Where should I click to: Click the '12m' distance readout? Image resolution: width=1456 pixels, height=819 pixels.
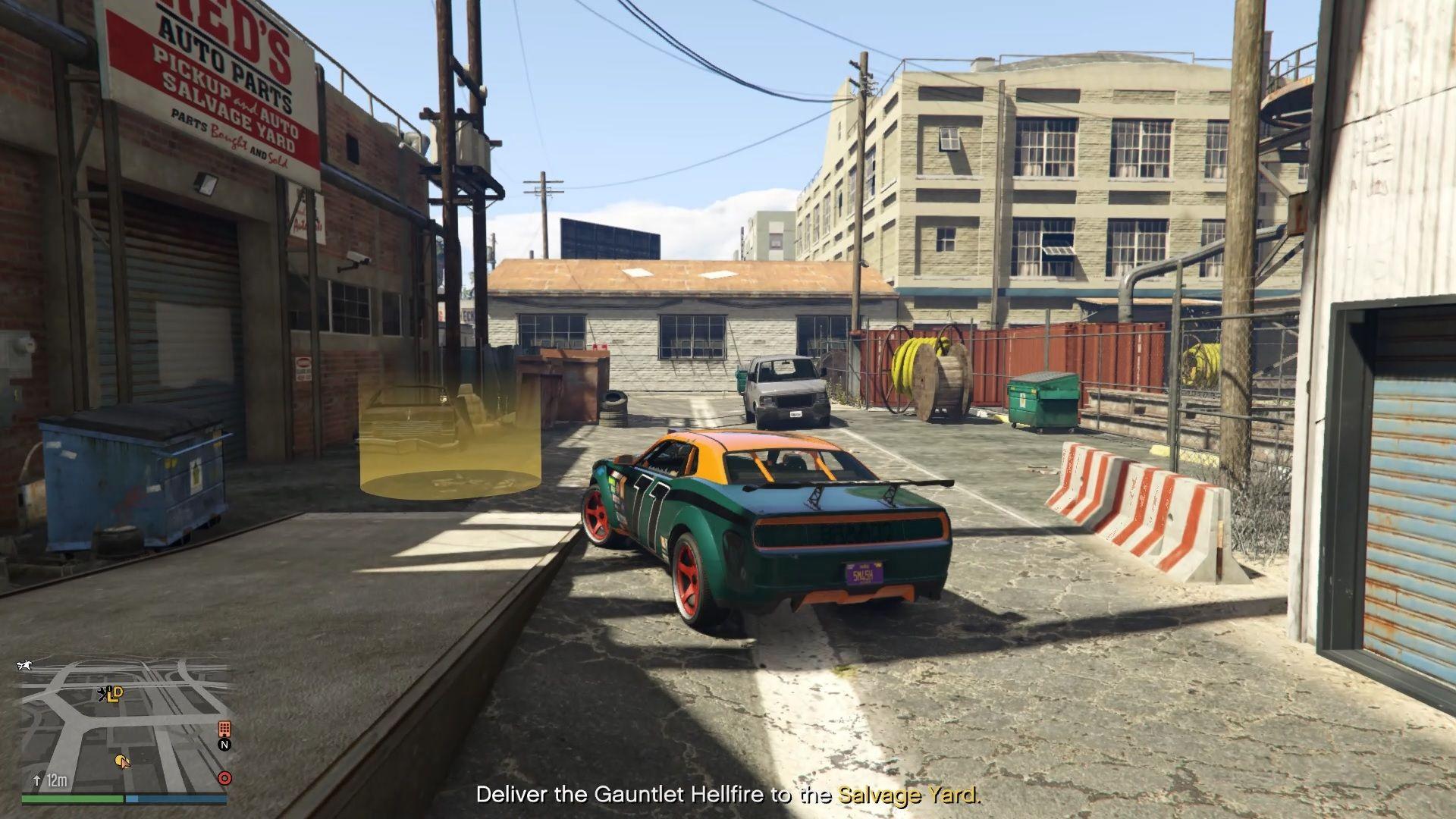click(x=57, y=780)
